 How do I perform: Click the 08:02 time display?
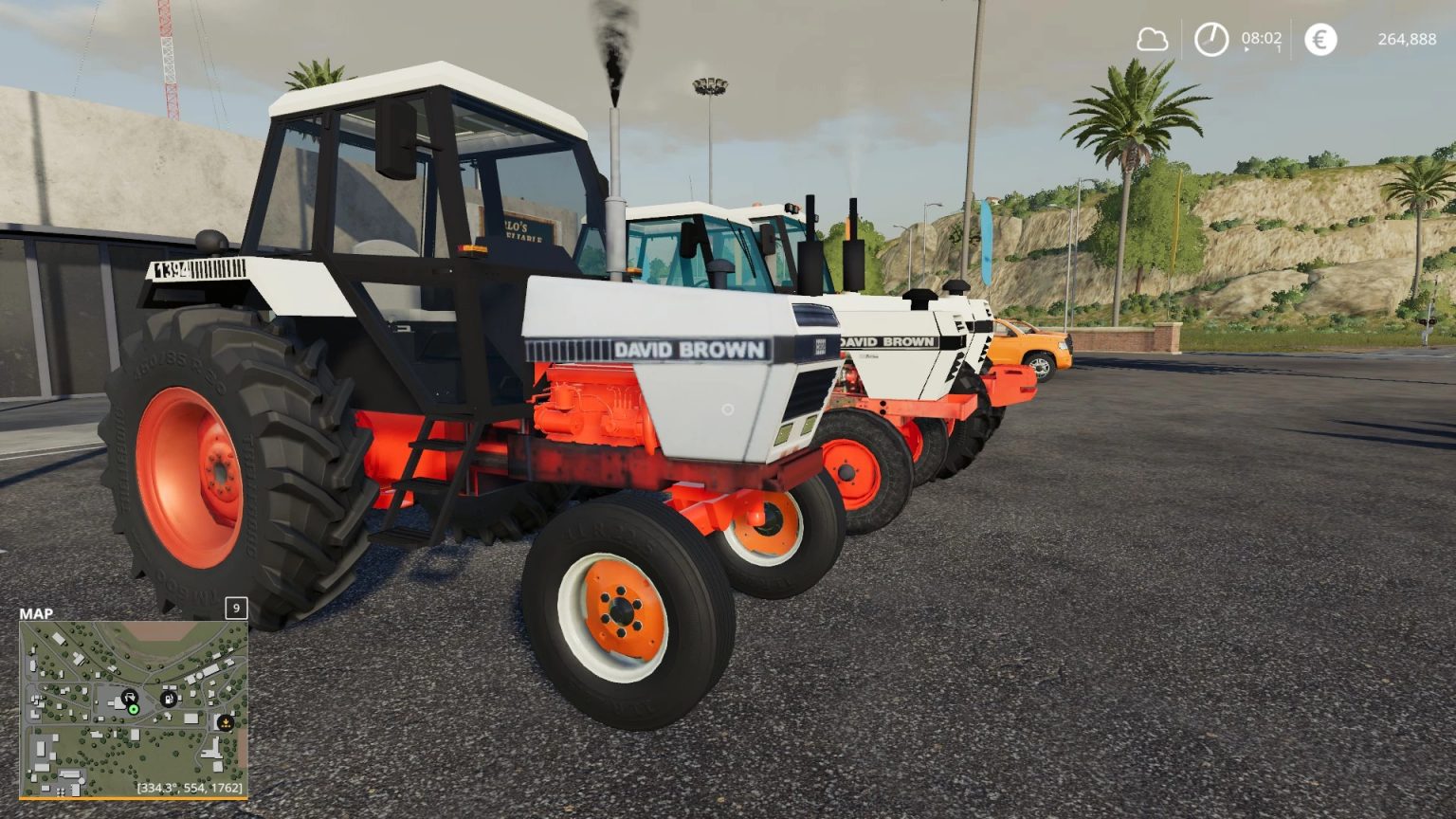tap(1261, 39)
